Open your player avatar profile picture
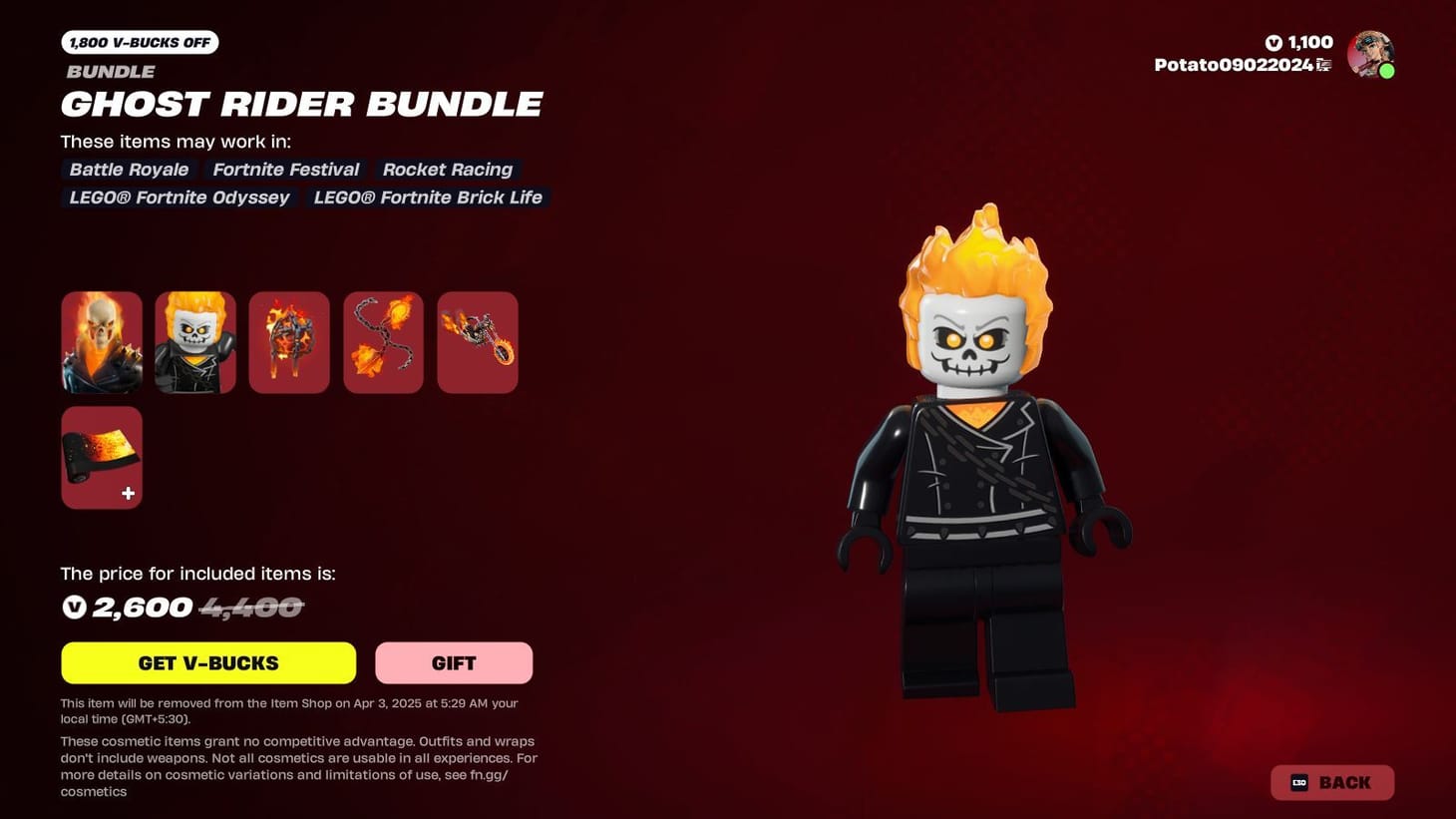Screen dimensions: 1456x819 point(1371,54)
